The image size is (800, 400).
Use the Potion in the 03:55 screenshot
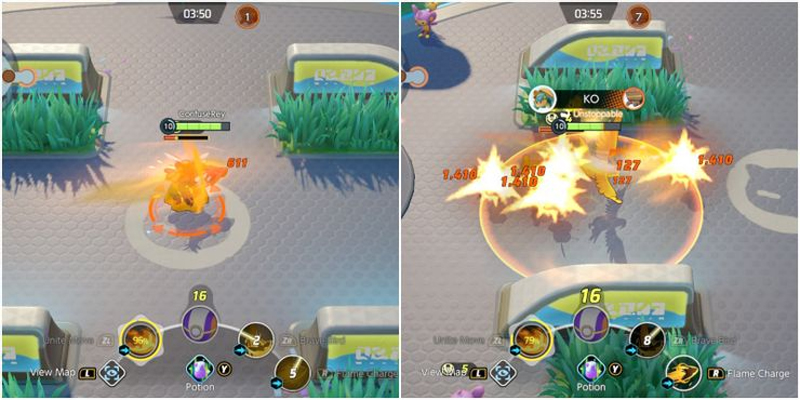tap(591, 368)
